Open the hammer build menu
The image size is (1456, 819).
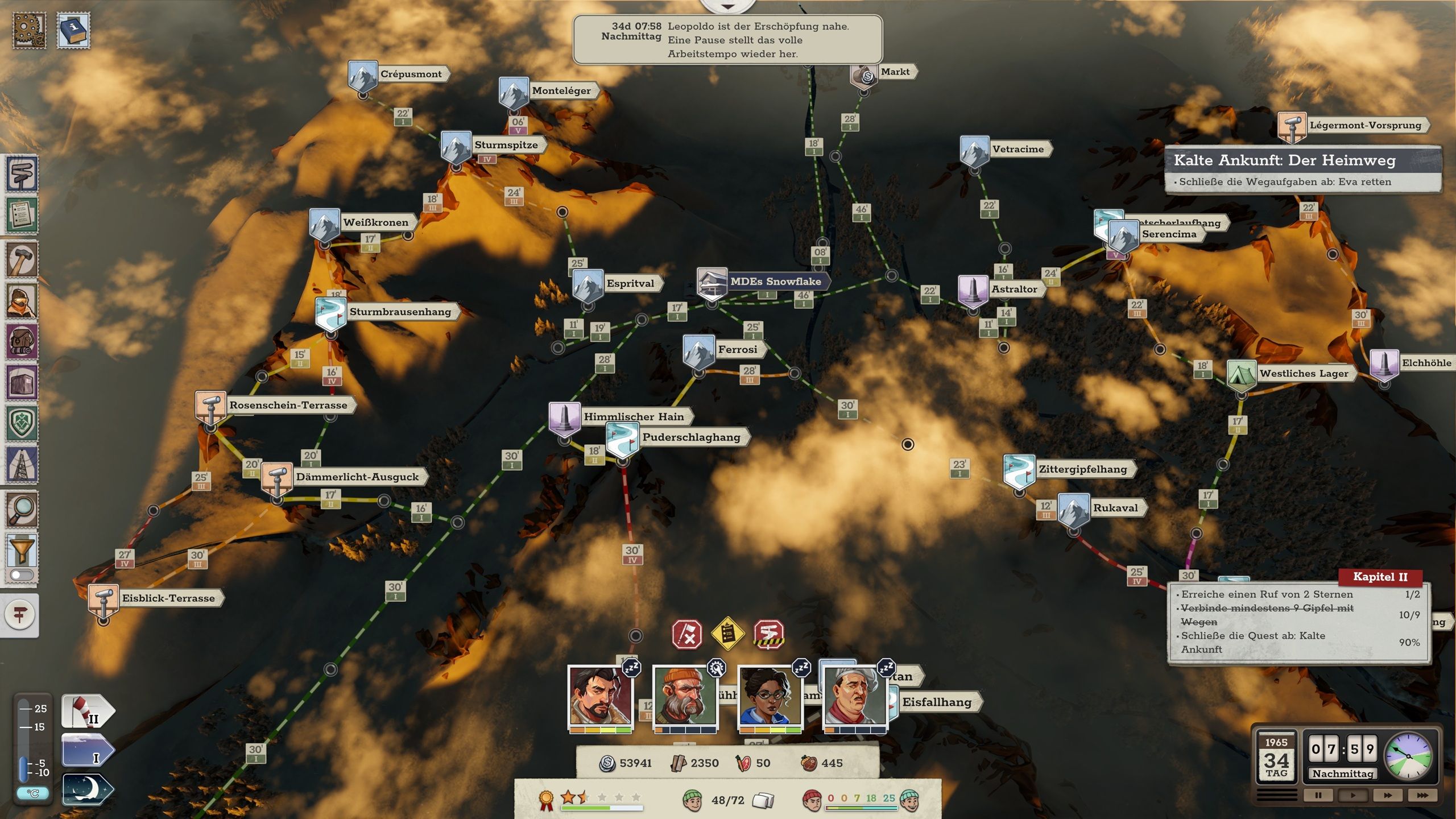(22, 260)
